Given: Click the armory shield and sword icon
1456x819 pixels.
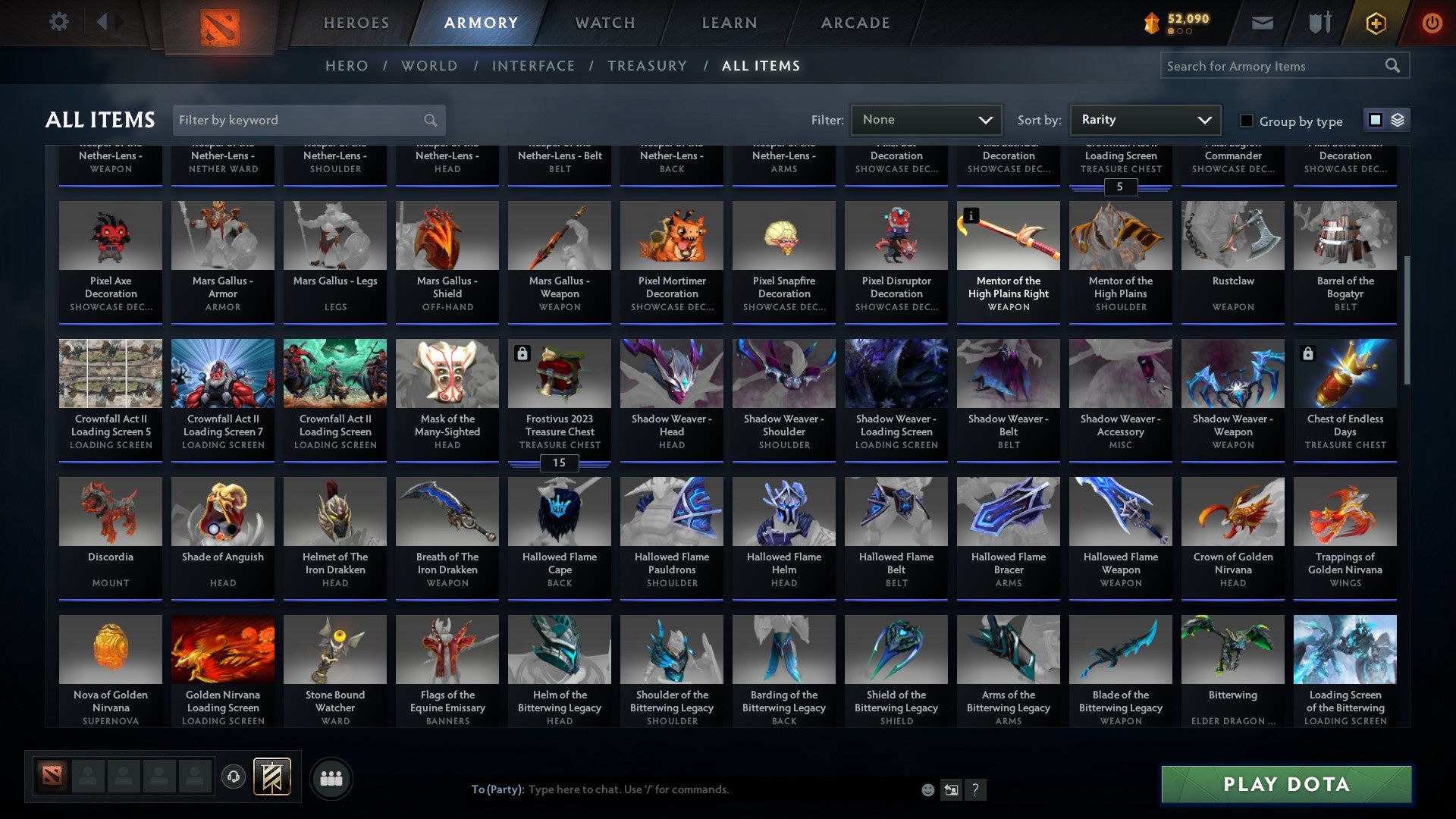Looking at the screenshot, I should [1319, 22].
